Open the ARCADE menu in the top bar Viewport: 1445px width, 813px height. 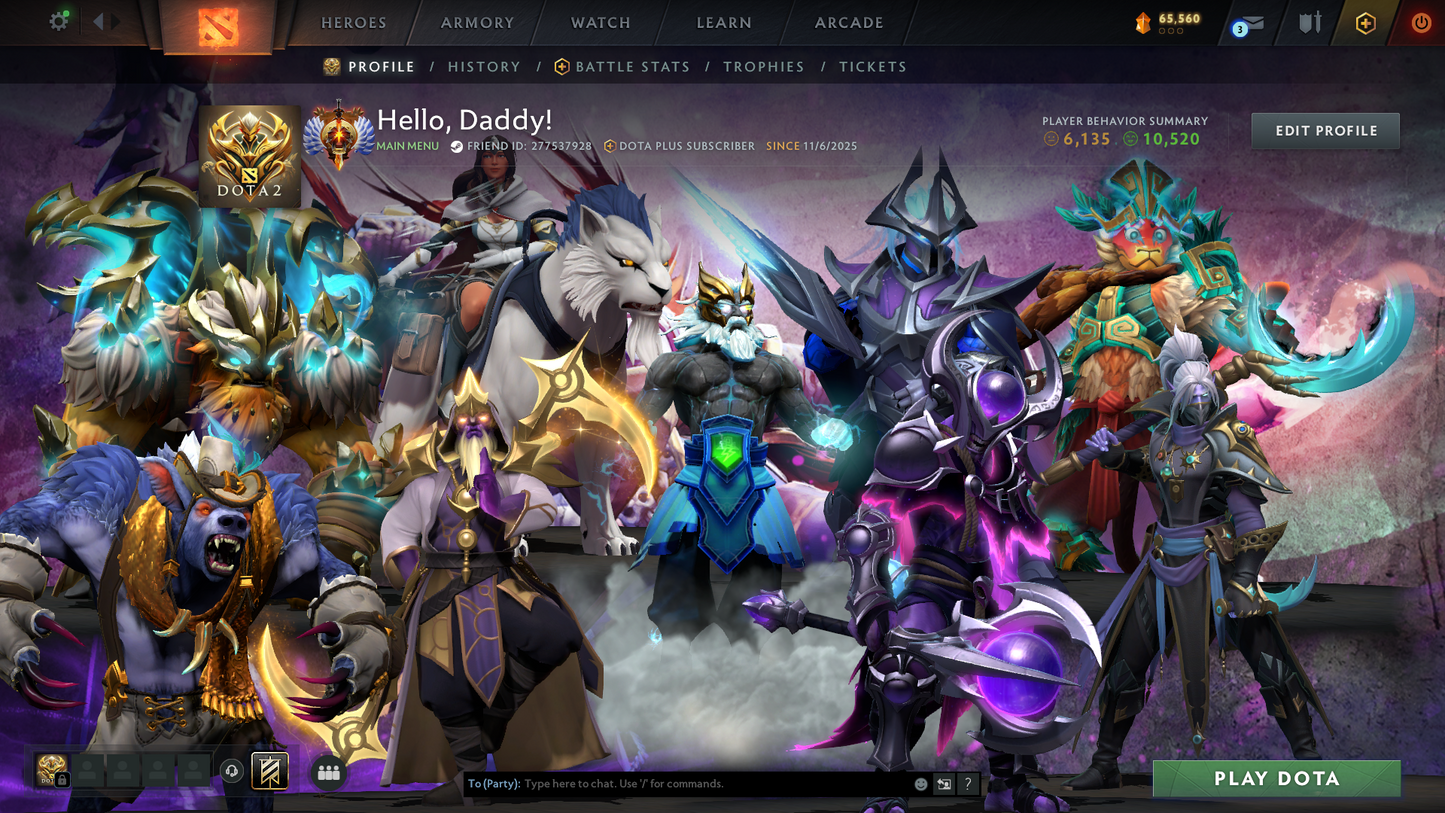coord(848,22)
